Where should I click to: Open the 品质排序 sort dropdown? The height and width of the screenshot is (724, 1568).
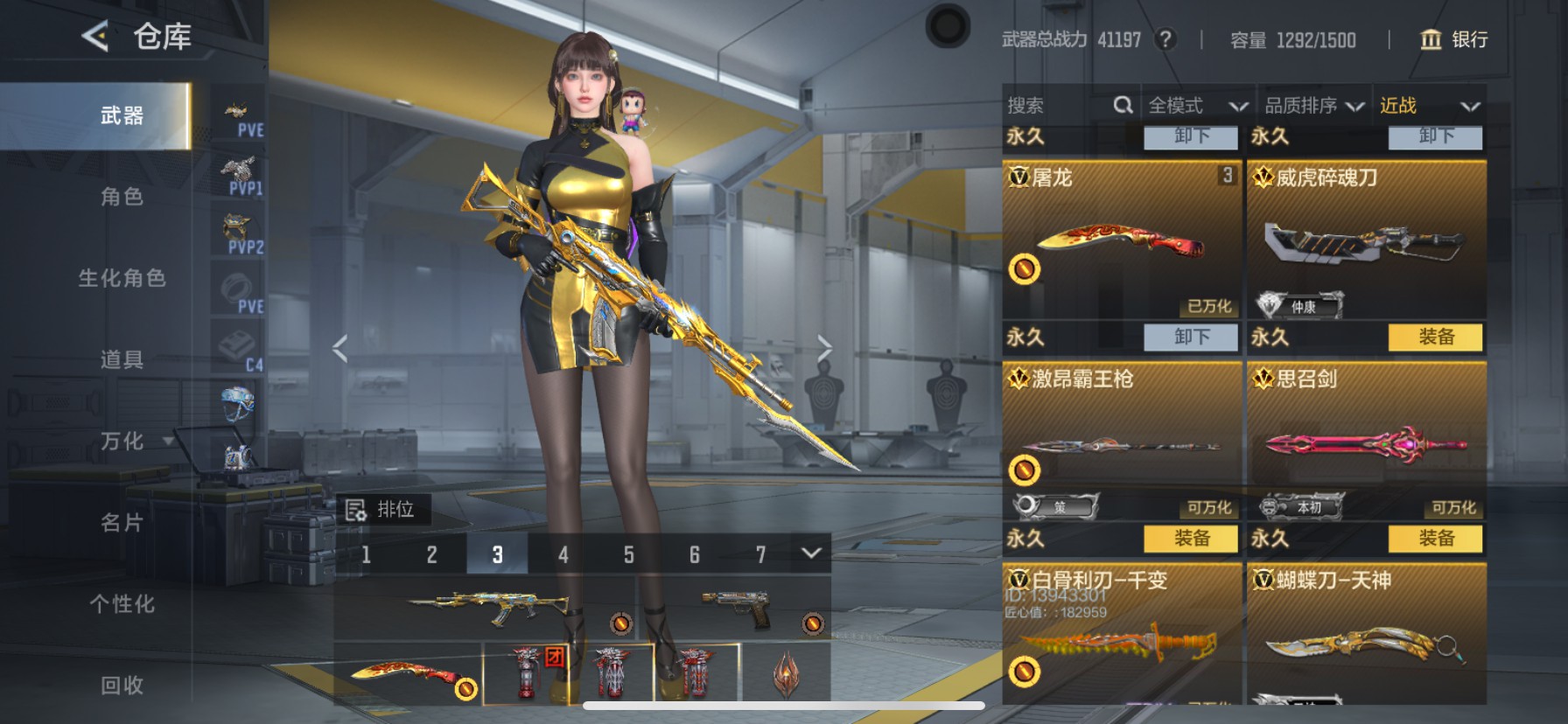[1312, 106]
